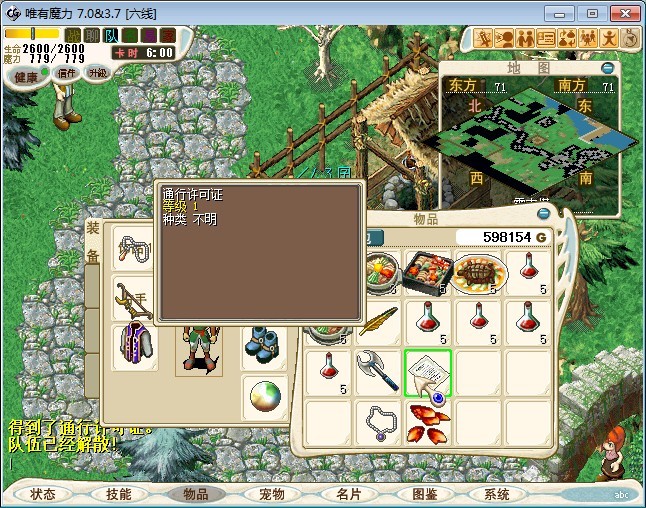Select the bead necklace inventory item
Image resolution: width=646 pixels, height=508 pixels.
pos(378,422)
